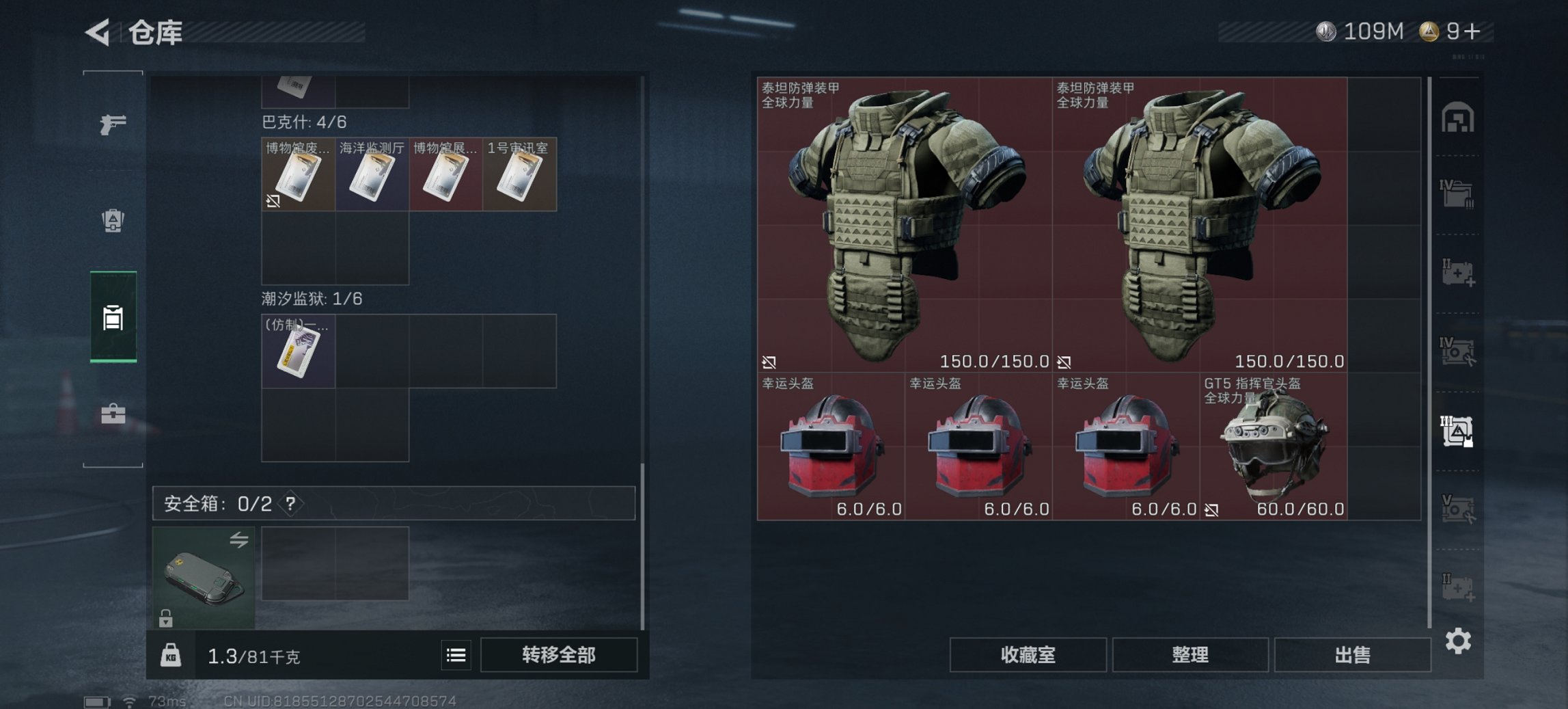
Task: Click the 出售 sell button
Action: click(1351, 654)
